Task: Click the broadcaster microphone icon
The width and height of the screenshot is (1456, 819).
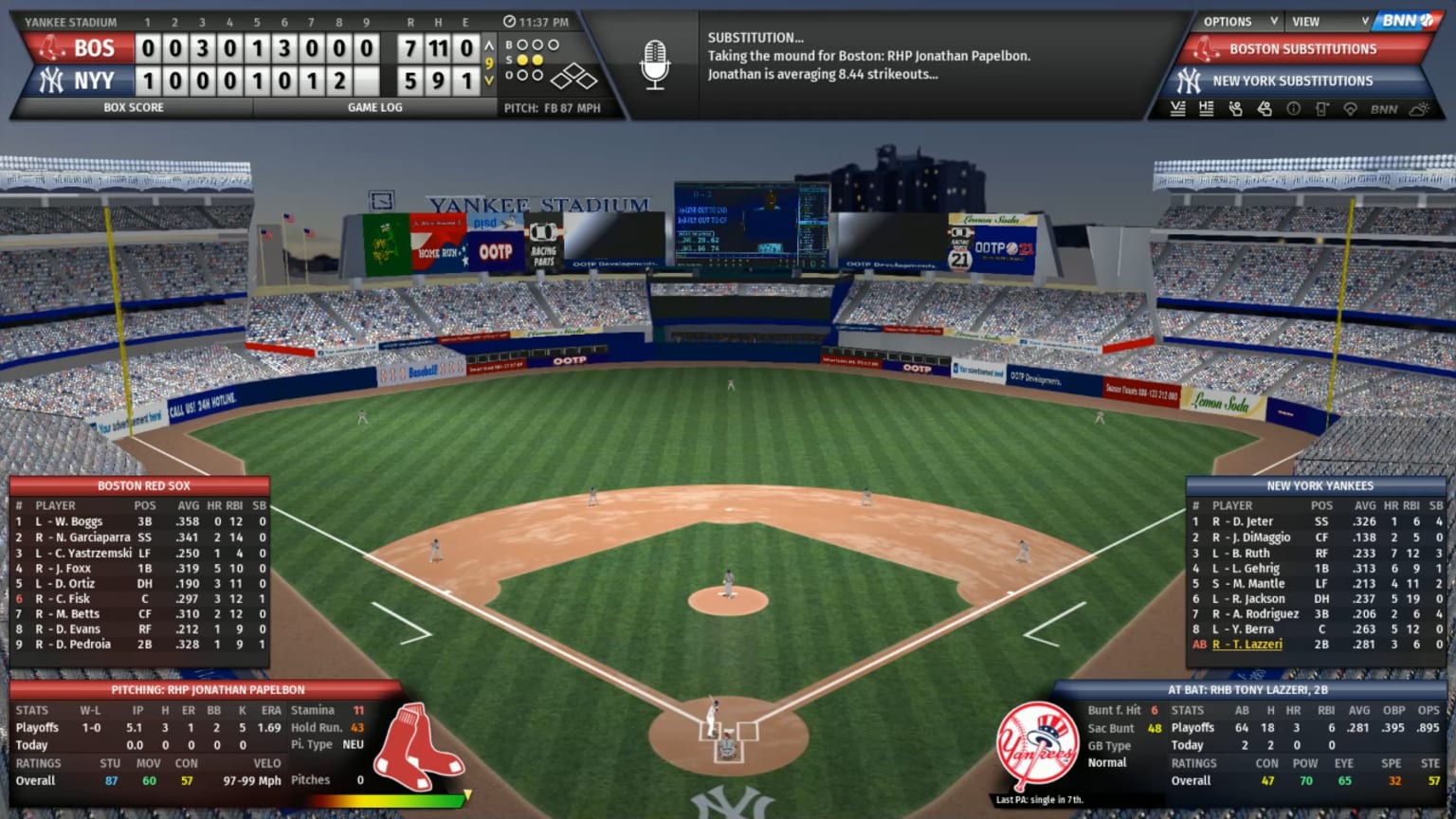Action: pyautogui.click(x=655, y=64)
